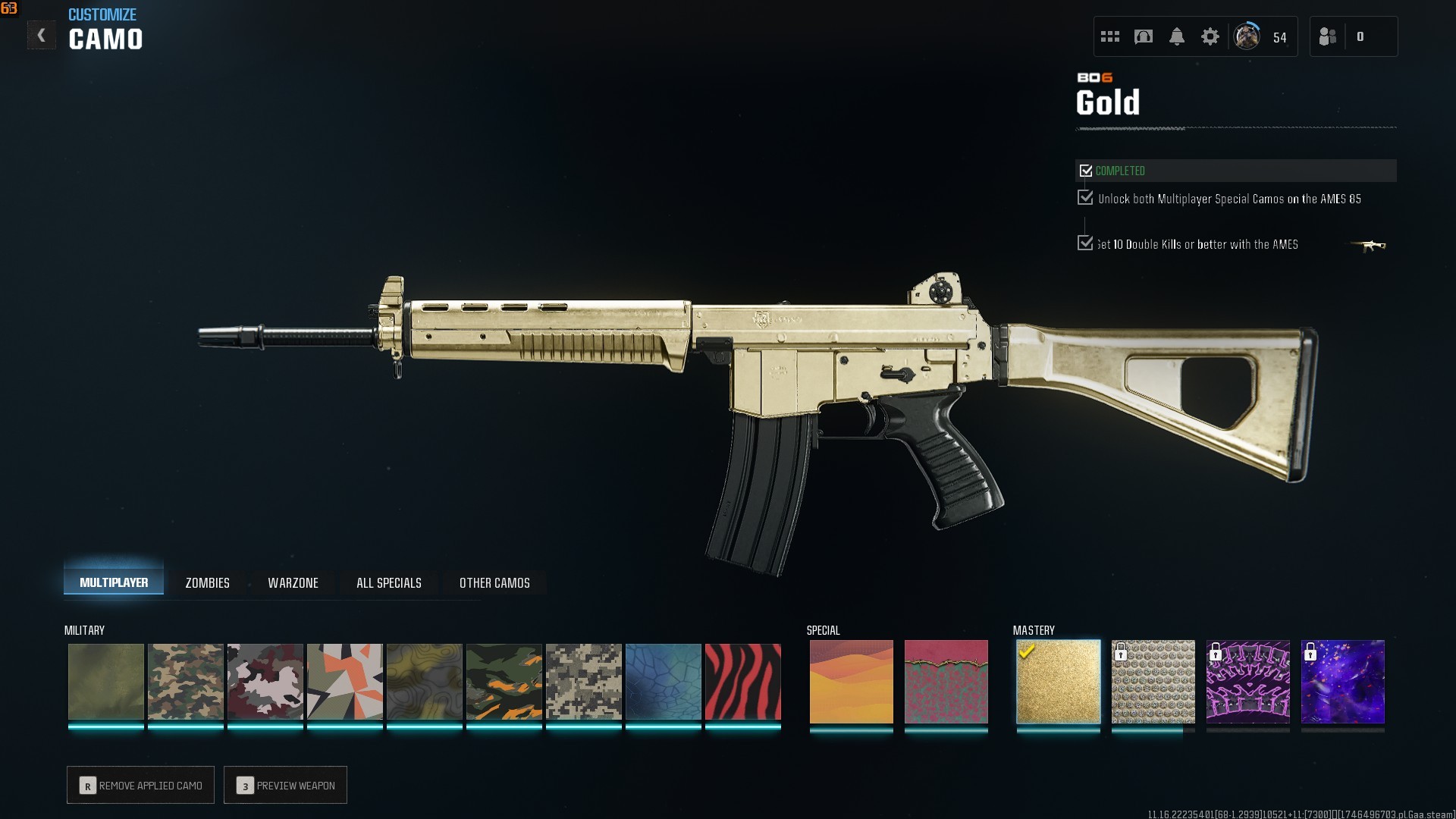The height and width of the screenshot is (819, 1456).
Task: Choose the Multiplayer camo tab
Action: point(114,582)
